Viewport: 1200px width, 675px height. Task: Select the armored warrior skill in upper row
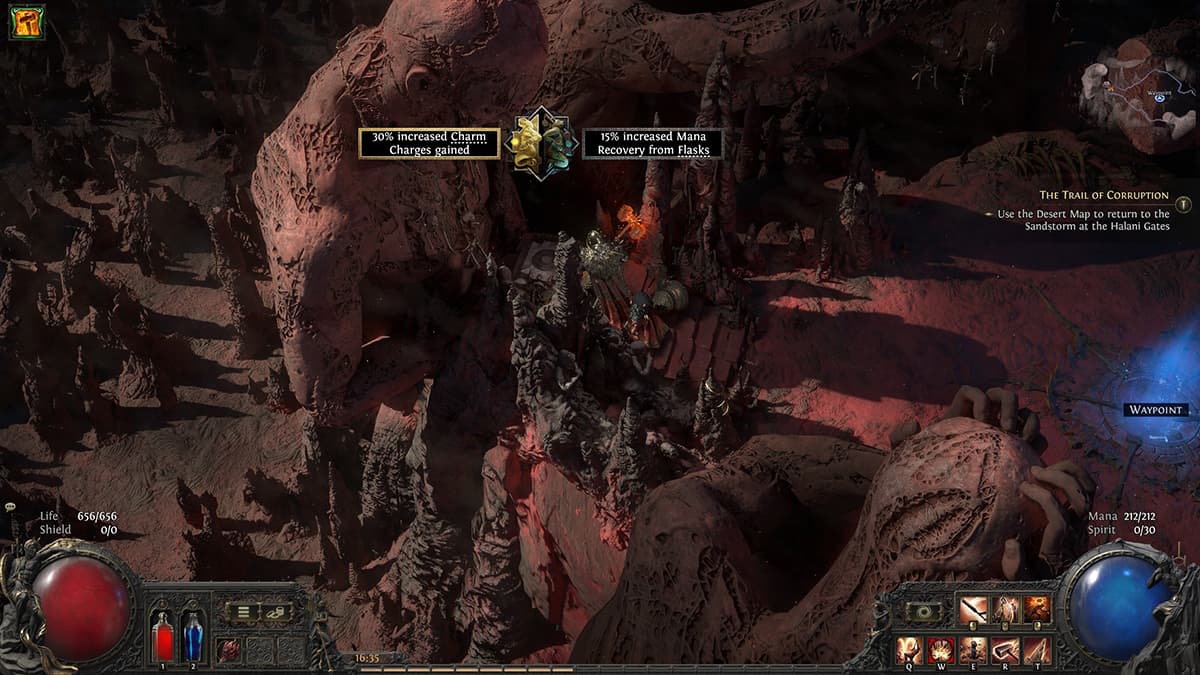pyautogui.click(x=1005, y=610)
